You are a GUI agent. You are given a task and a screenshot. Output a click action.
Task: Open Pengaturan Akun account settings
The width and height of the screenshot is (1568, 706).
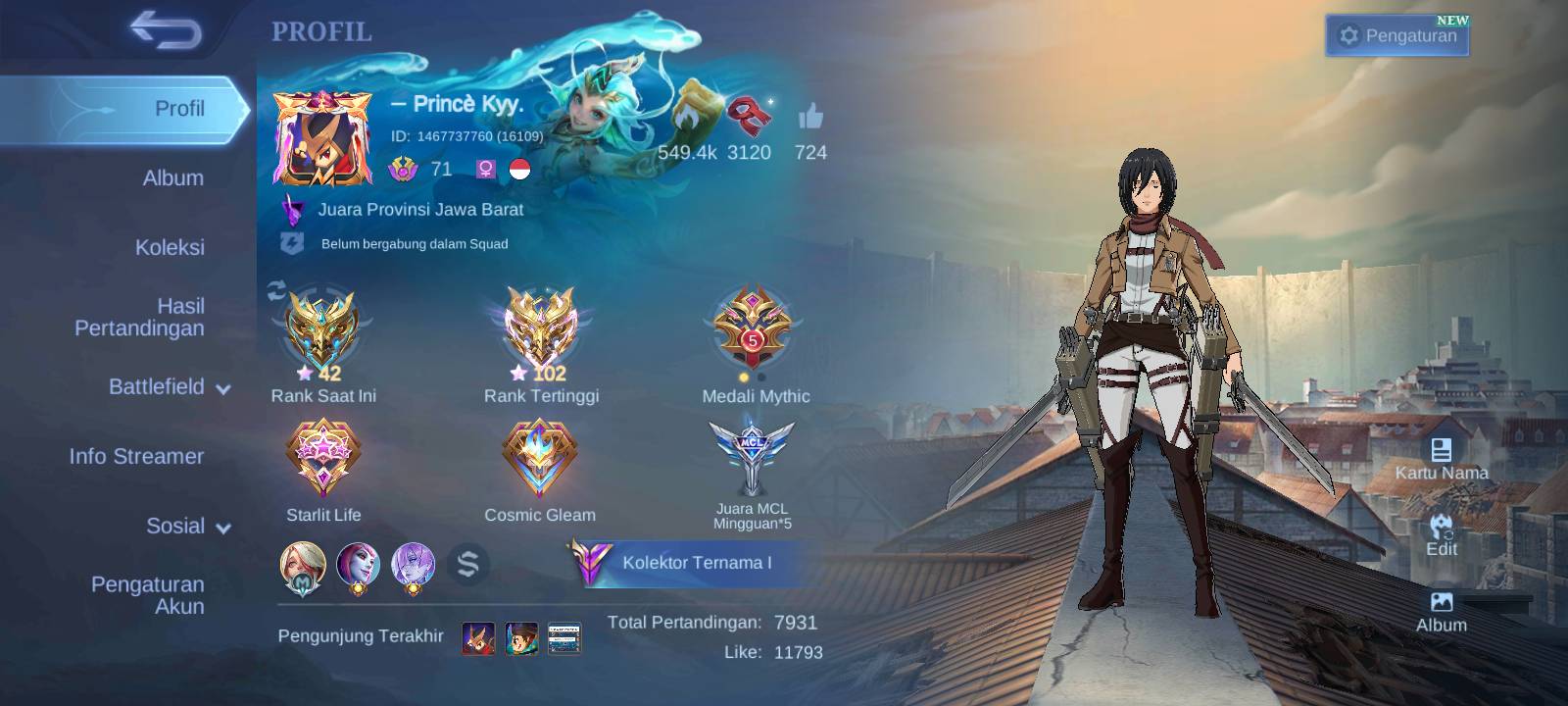click(x=147, y=595)
